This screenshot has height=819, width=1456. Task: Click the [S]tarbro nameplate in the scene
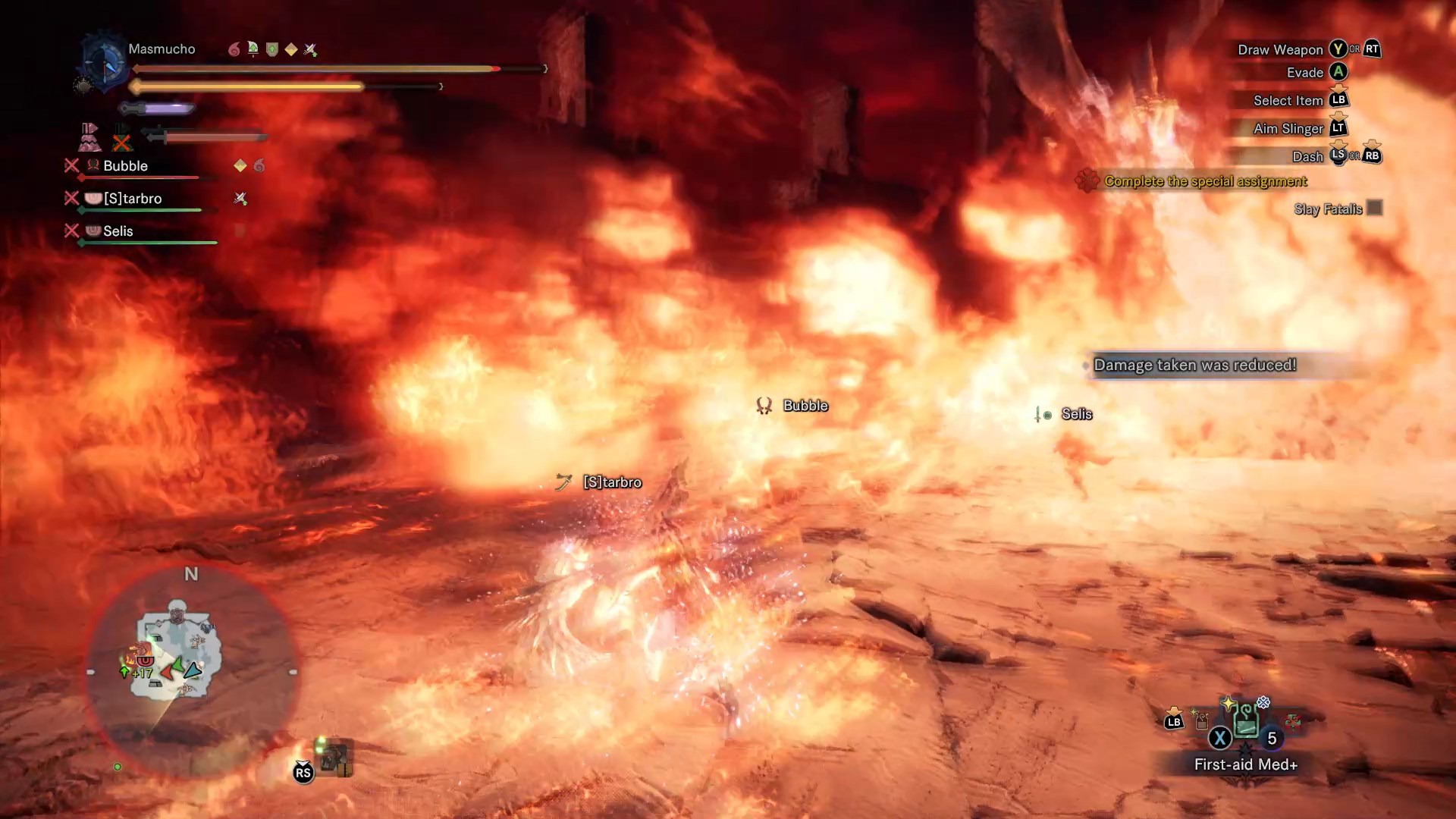(x=611, y=482)
